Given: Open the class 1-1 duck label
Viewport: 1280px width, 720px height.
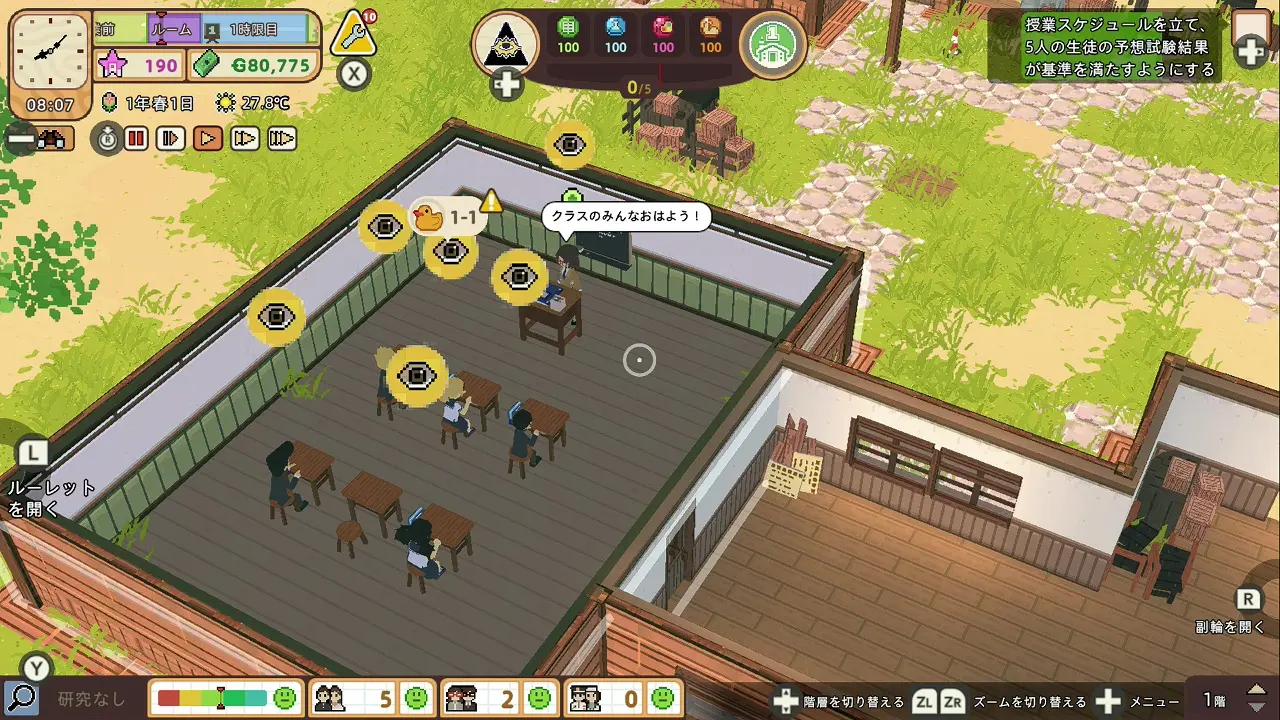Looking at the screenshot, I should coord(446,217).
